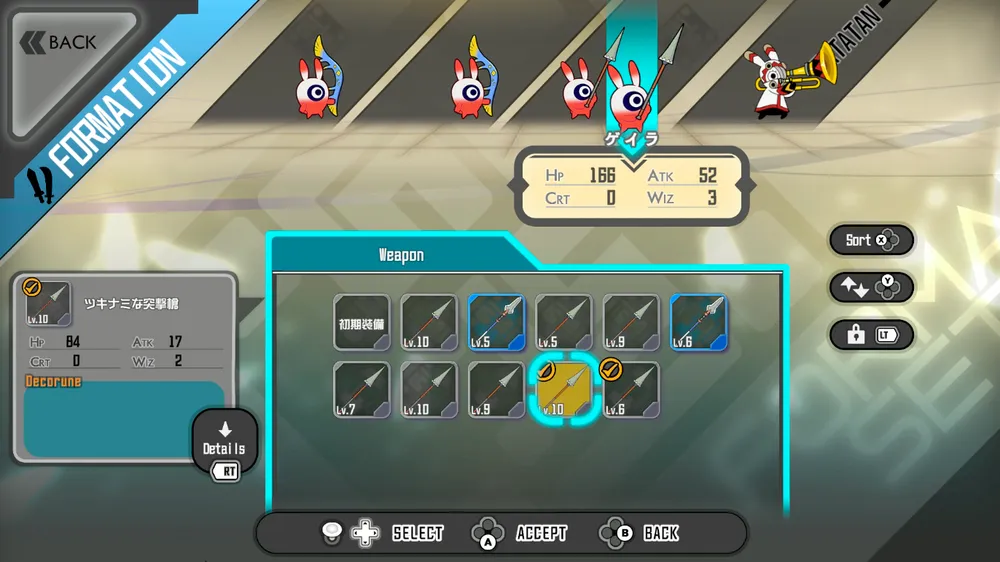Select the 初期装備 default equipment slot
The image size is (1000, 562).
pyautogui.click(x=362, y=322)
